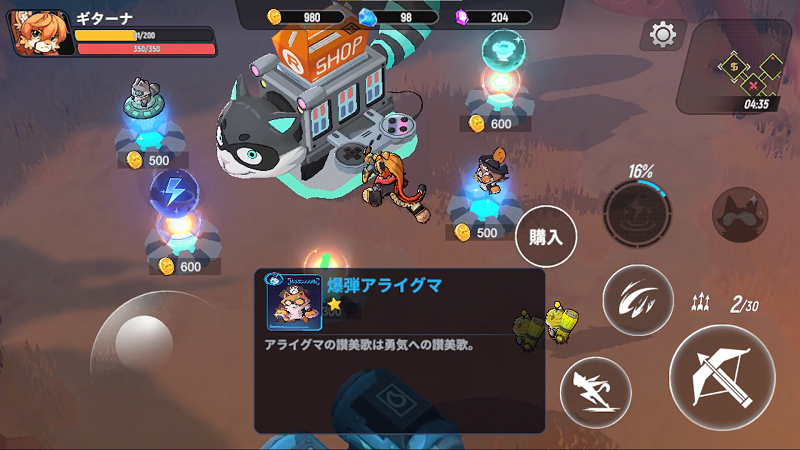Use the claw slash skill
The height and width of the screenshot is (450, 800).
[x=637, y=299]
